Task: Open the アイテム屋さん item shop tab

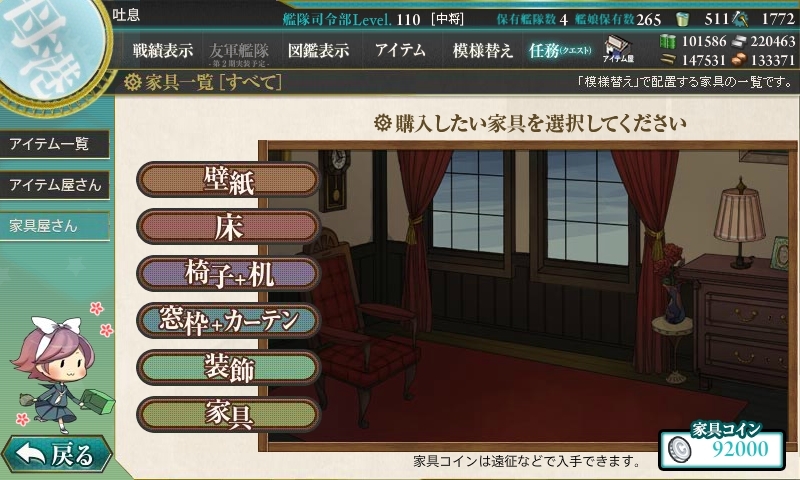Action: [x=55, y=185]
